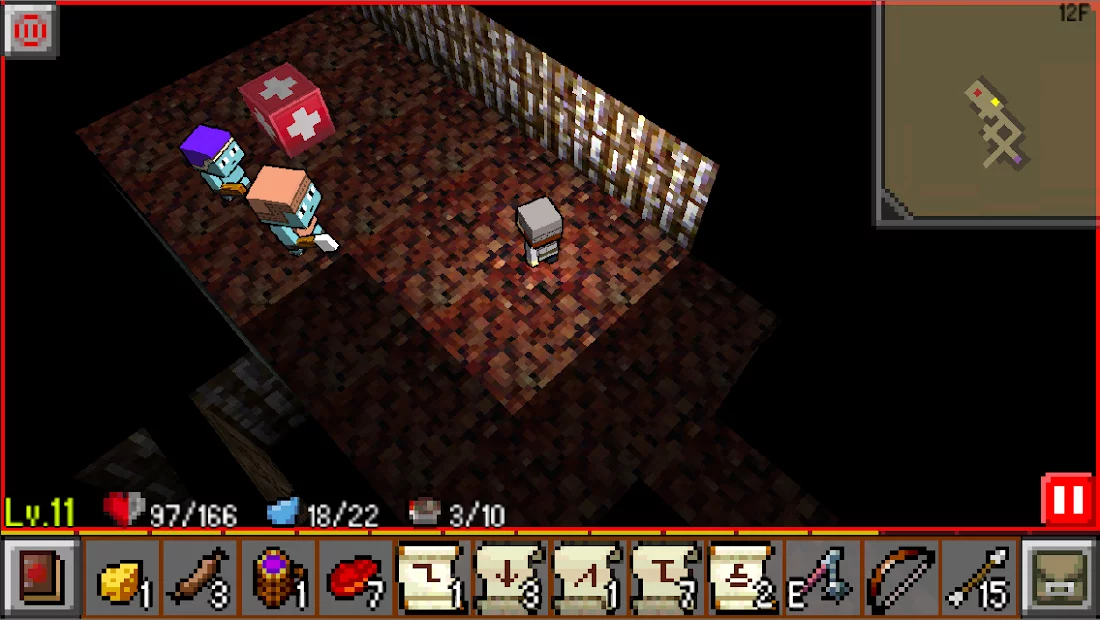Pause the game with the red button
This screenshot has height=620, width=1100.
click(1066, 501)
